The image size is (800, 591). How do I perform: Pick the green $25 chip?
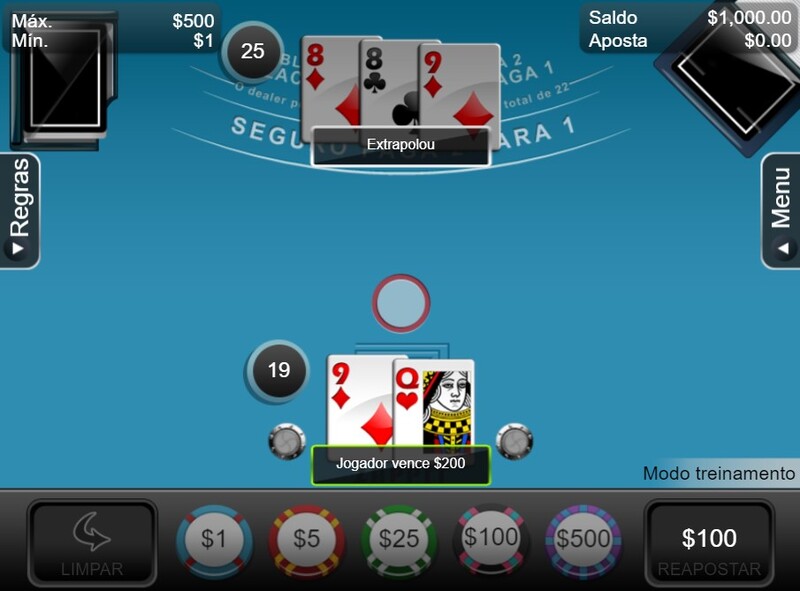(x=399, y=541)
